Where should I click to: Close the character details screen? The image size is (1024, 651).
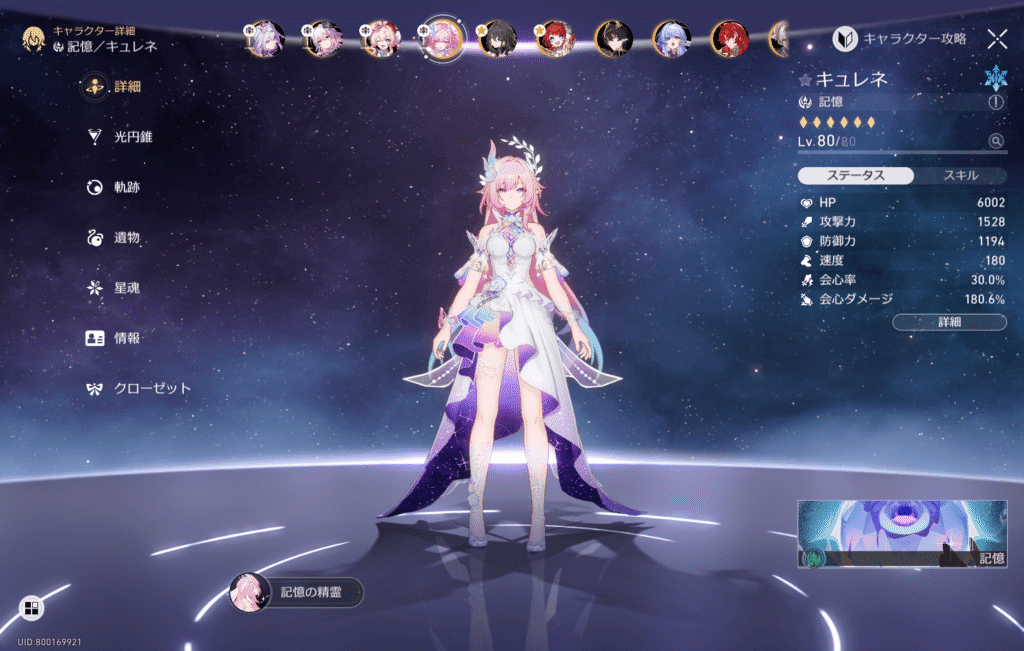997,39
